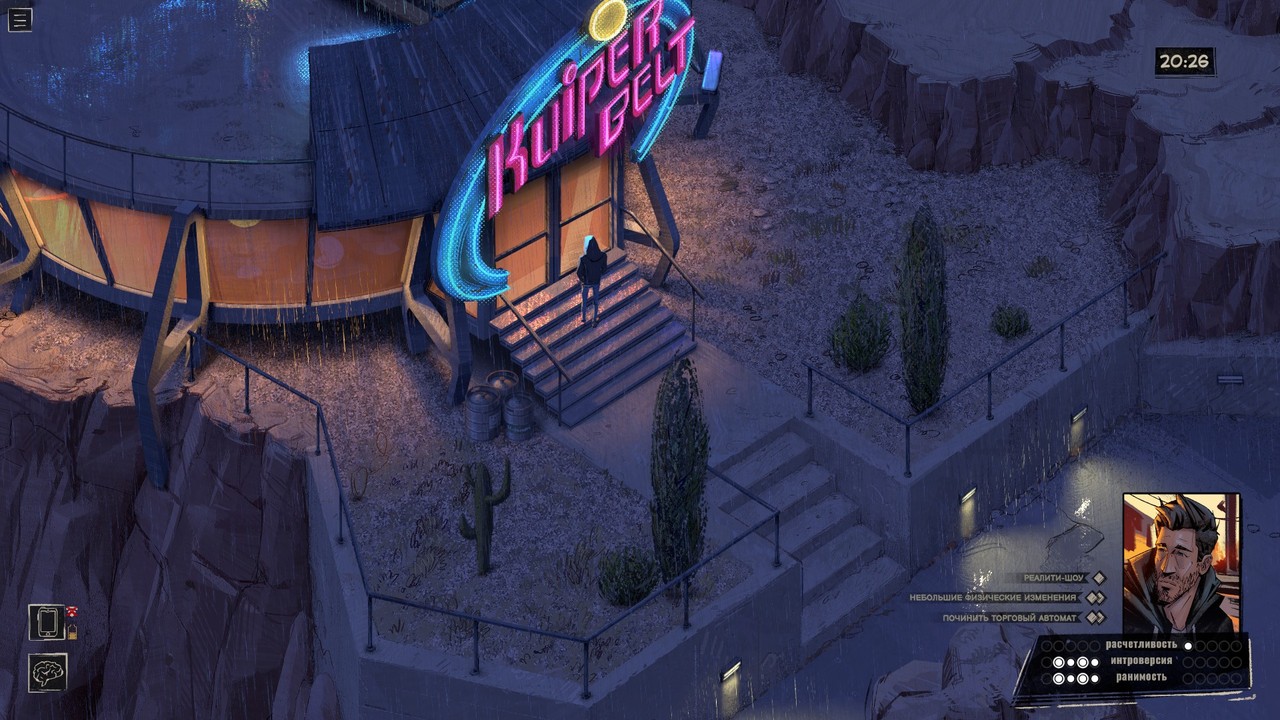
Task: Click the red missed call notification badge
Action: pyautogui.click(x=72, y=611)
